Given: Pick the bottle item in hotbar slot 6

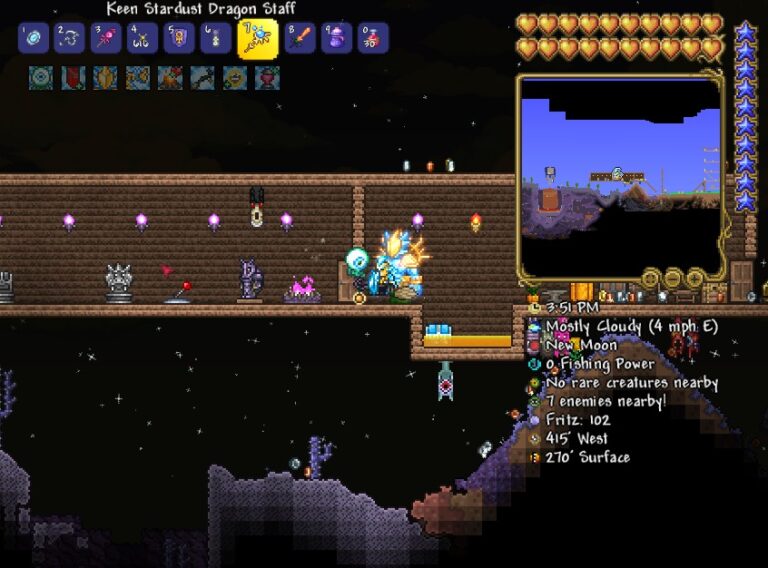Looking at the screenshot, I should click(215, 38).
